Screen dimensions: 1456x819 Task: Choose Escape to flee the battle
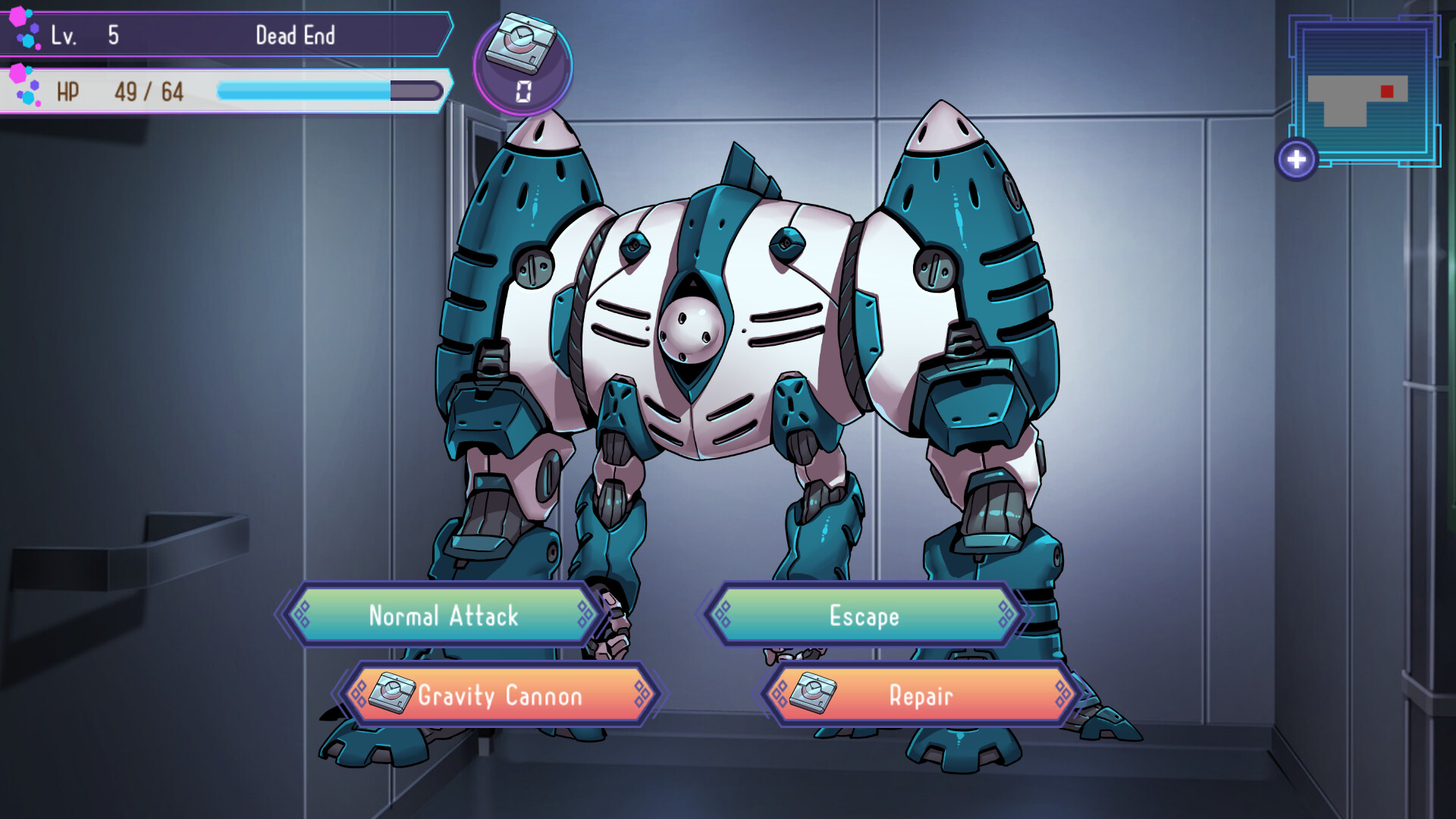click(864, 616)
